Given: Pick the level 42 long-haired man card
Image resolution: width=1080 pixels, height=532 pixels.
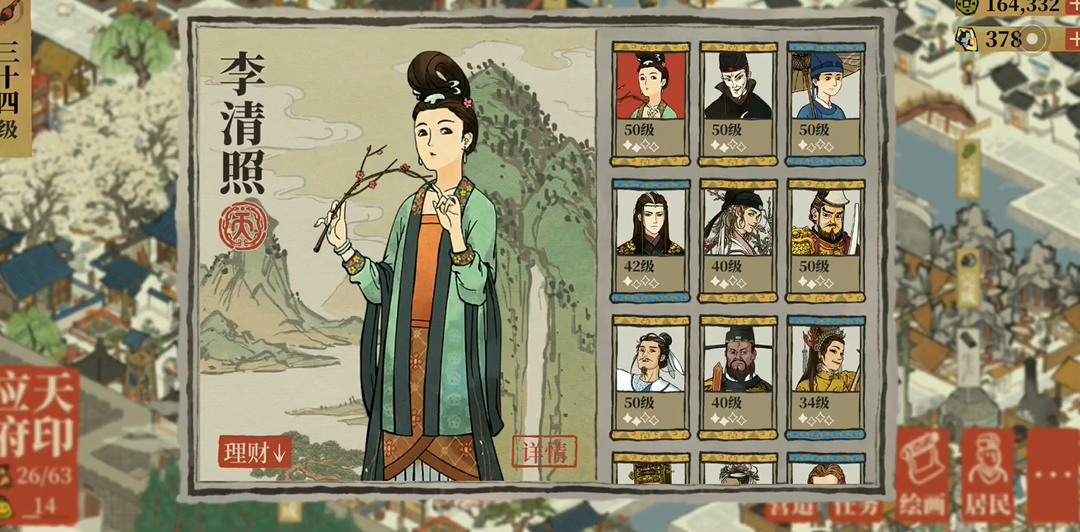Looking at the screenshot, I should (x=651, y=240).
